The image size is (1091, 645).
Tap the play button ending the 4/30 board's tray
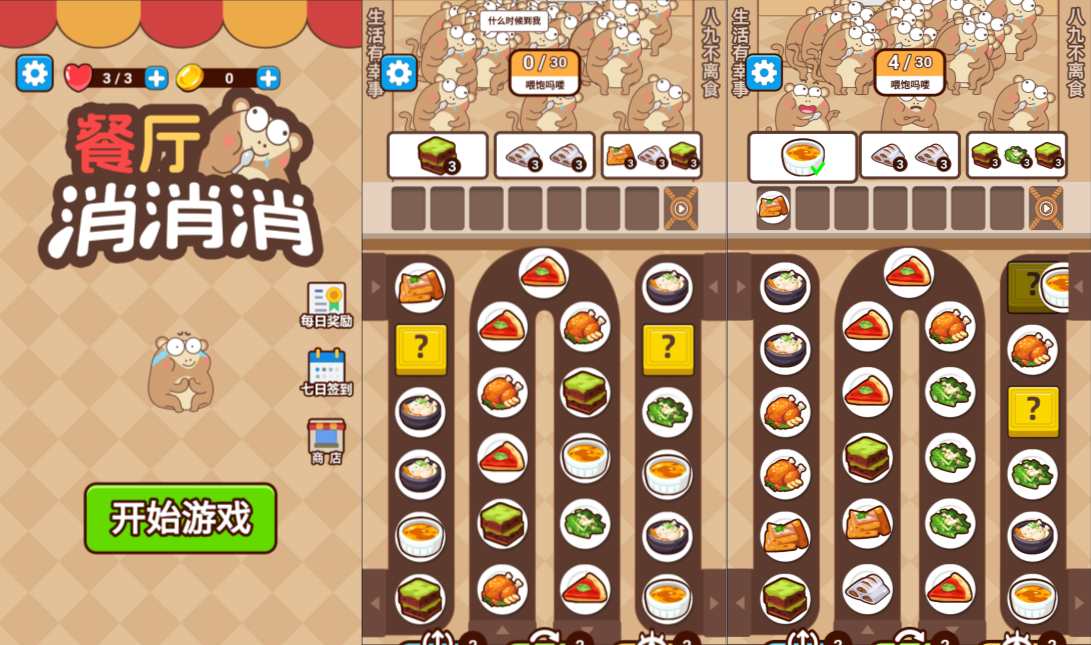[x=1046, y=208]
